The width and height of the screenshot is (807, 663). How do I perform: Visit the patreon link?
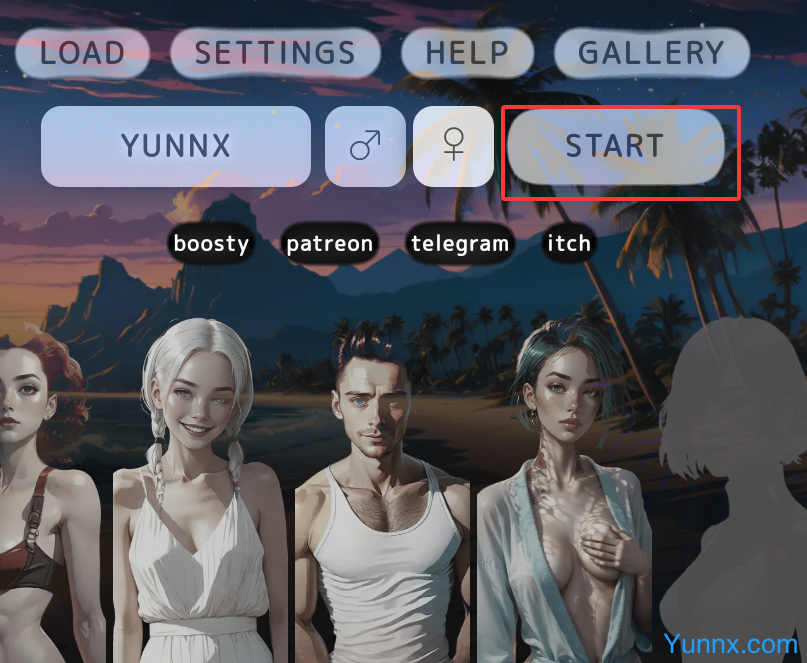[330, 243]
